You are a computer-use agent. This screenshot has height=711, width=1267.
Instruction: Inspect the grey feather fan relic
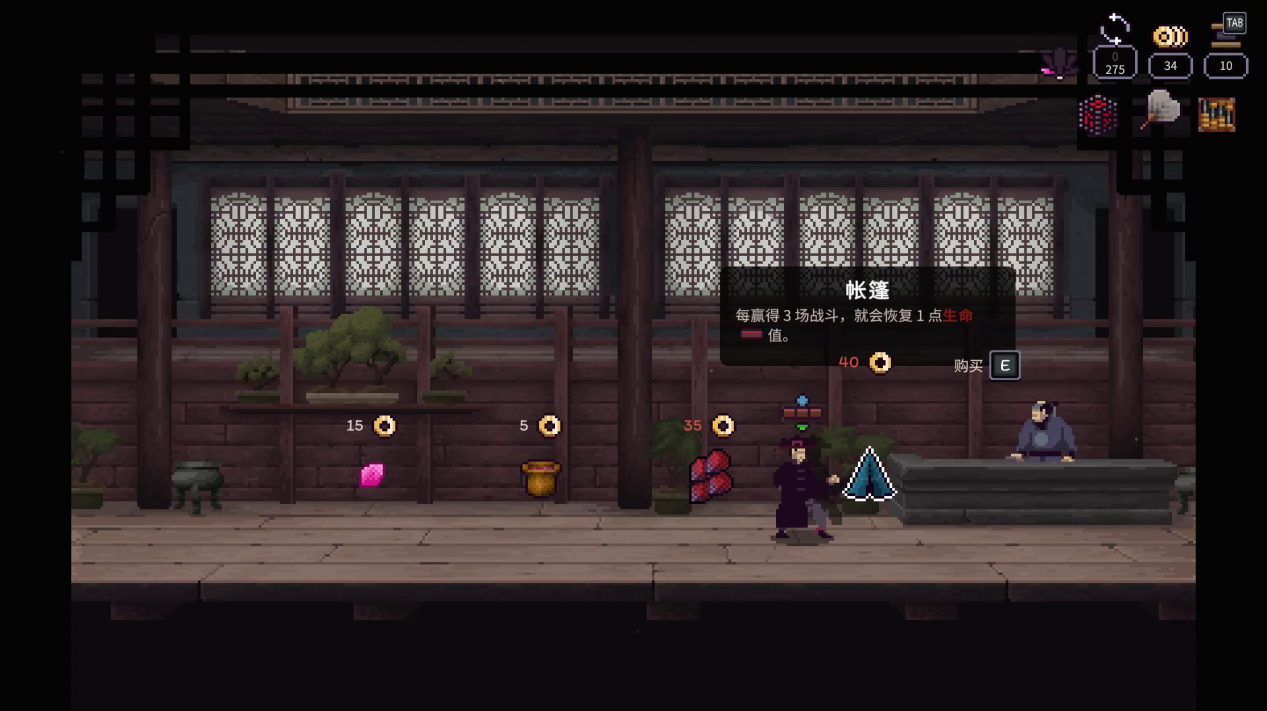[x=1159, y=110]
